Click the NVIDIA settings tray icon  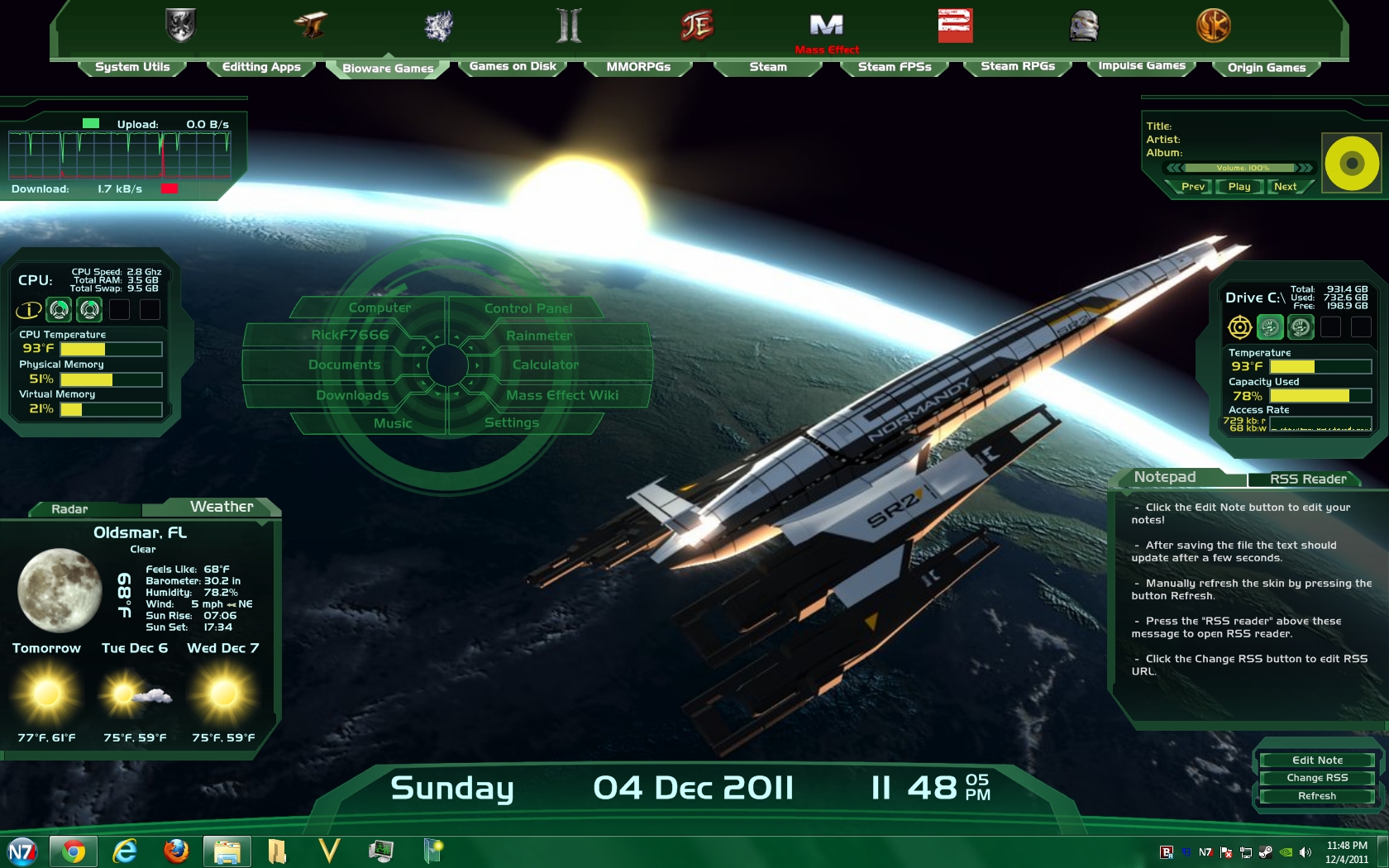[x=1286, y=852]
